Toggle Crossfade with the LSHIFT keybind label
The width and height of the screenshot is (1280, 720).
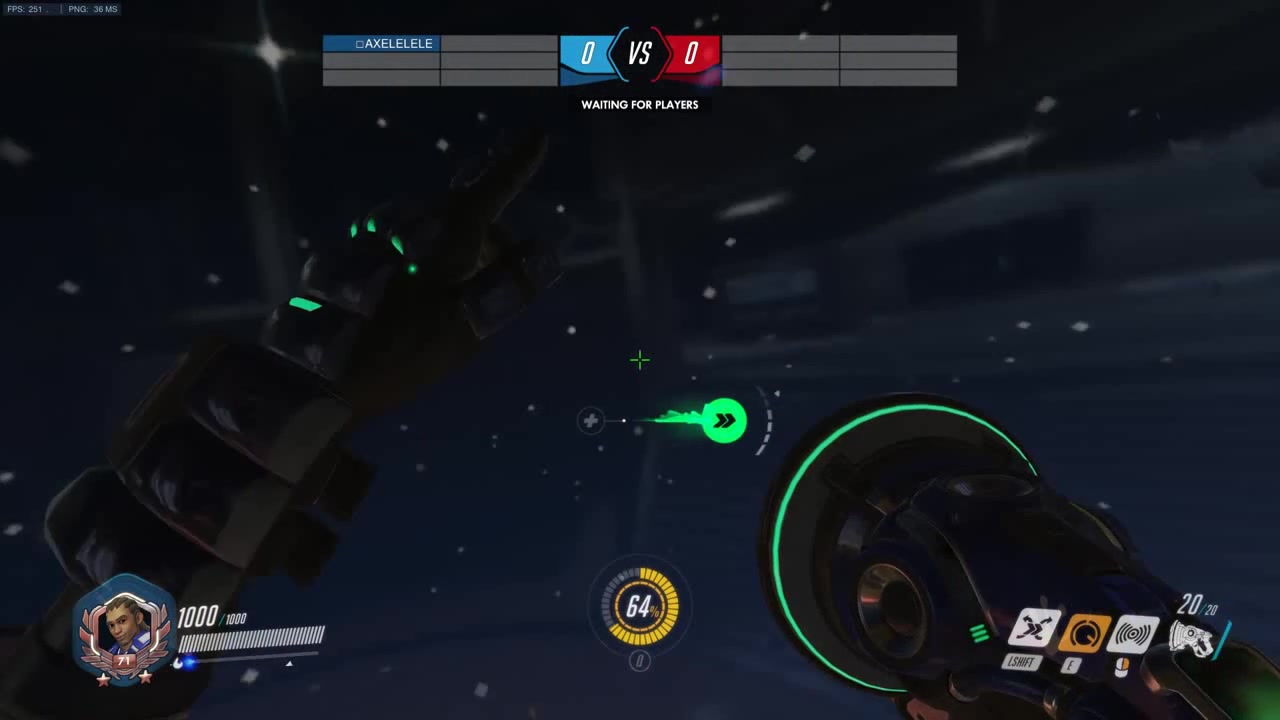1024,661
